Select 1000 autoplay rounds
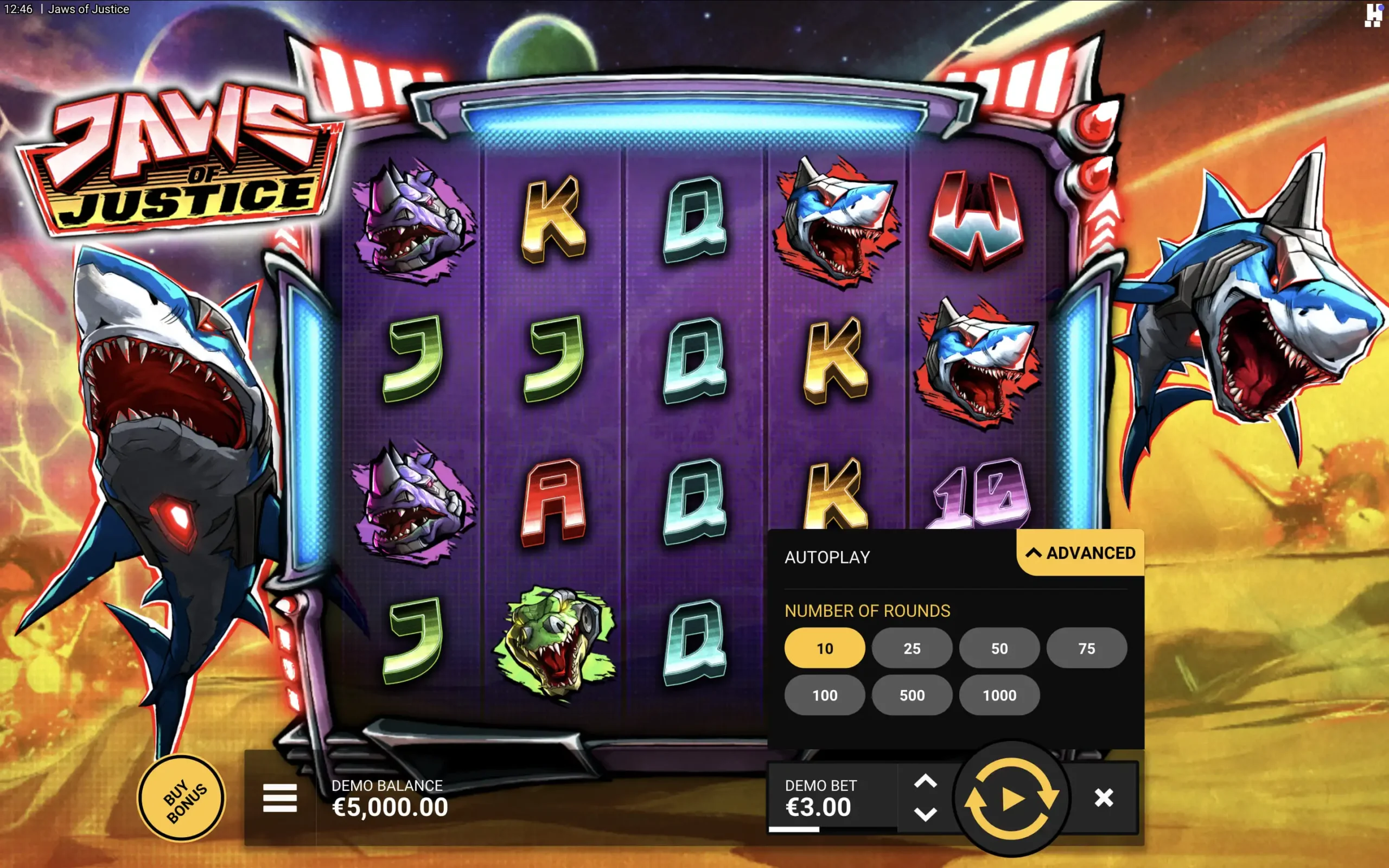This screenshot has width=1389, height=868. pos(999,695)
